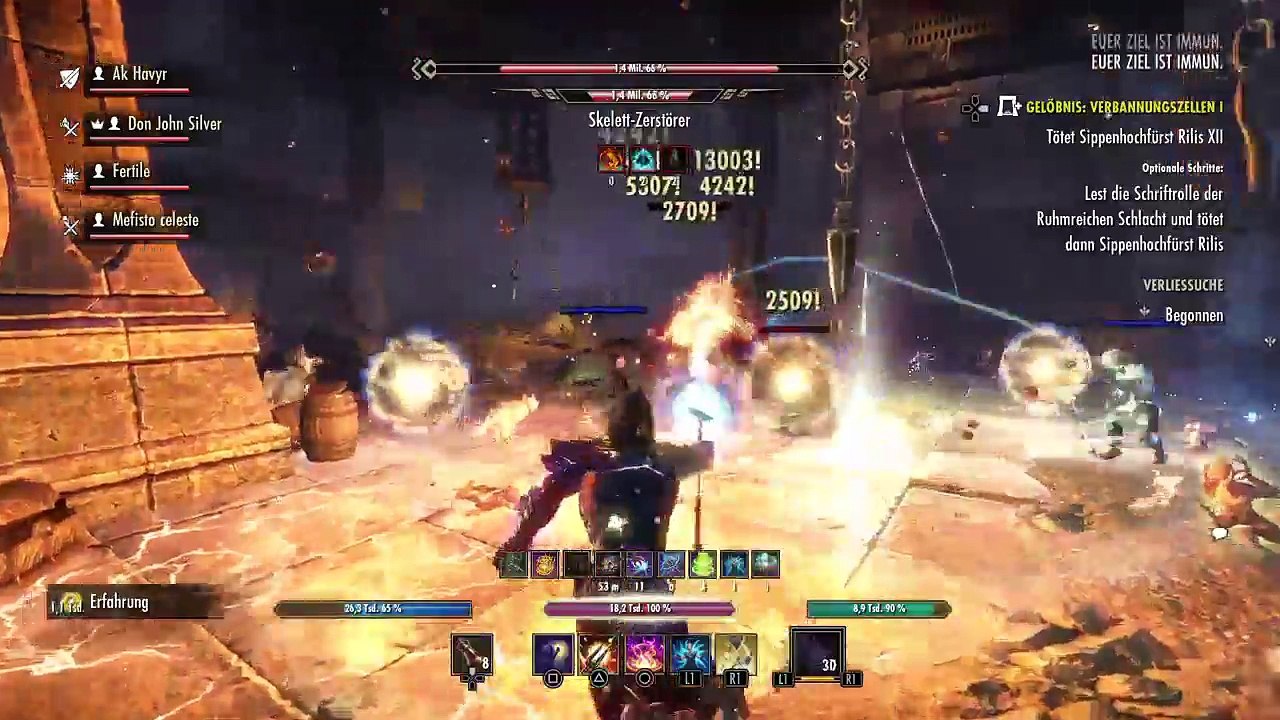This screenshot has width=1280, height=720.
Task: Activate the blue spiked figure ability
Action: point(690,654)
